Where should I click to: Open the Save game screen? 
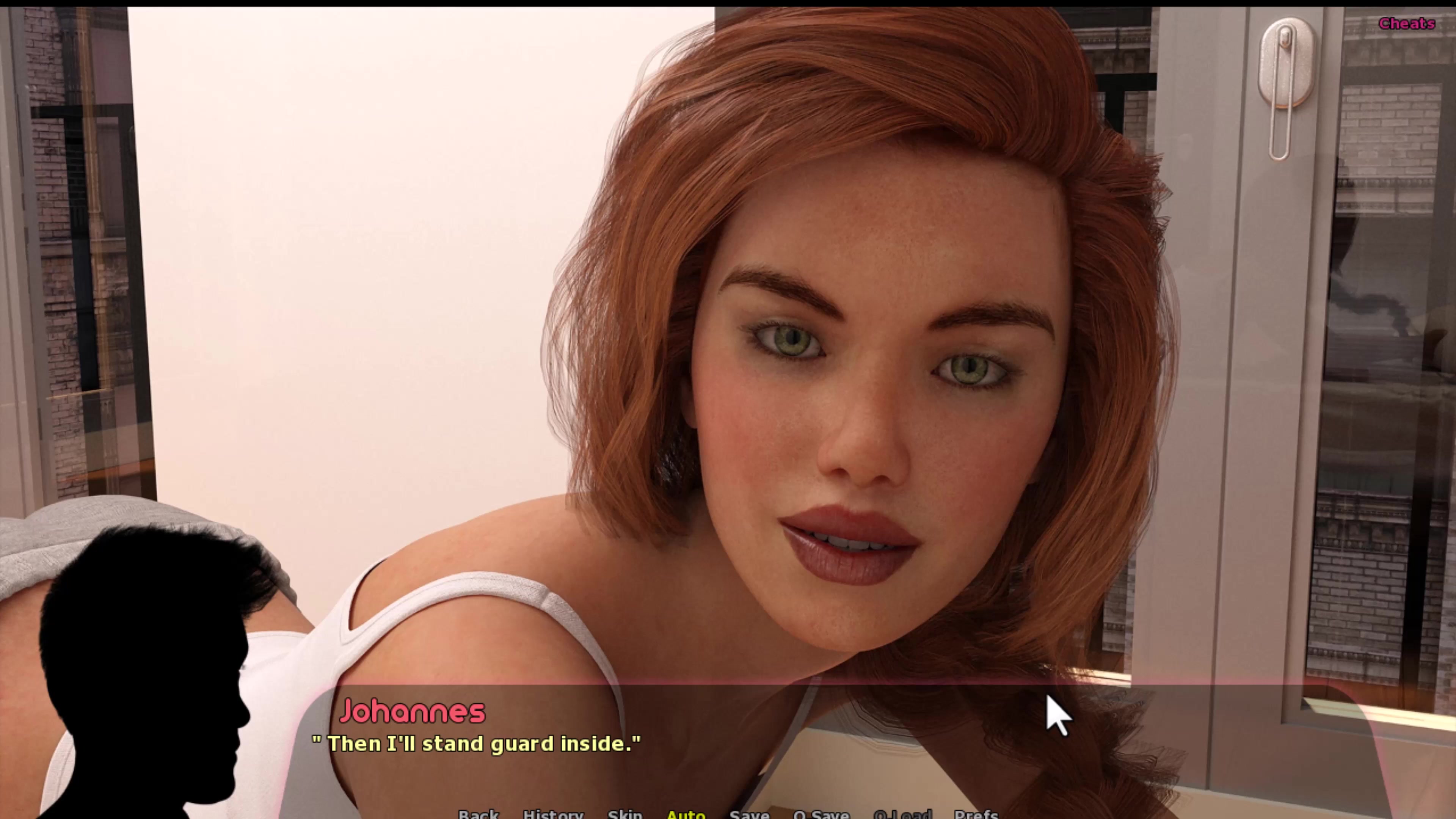pyautogui.click(x=749, y=814)
